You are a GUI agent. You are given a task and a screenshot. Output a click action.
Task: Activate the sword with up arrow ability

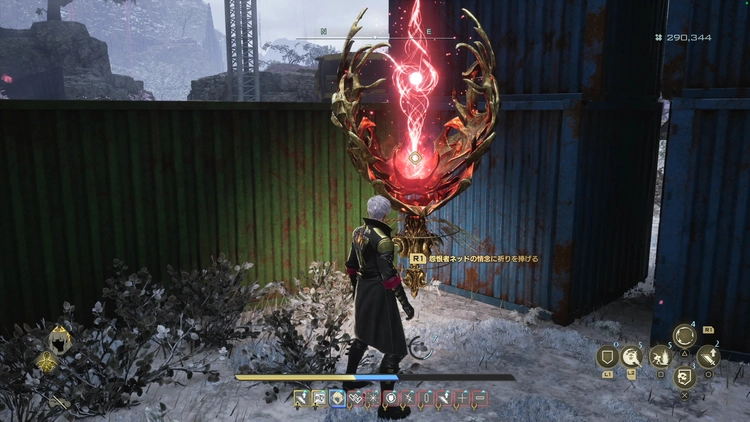tap(708, 356)
